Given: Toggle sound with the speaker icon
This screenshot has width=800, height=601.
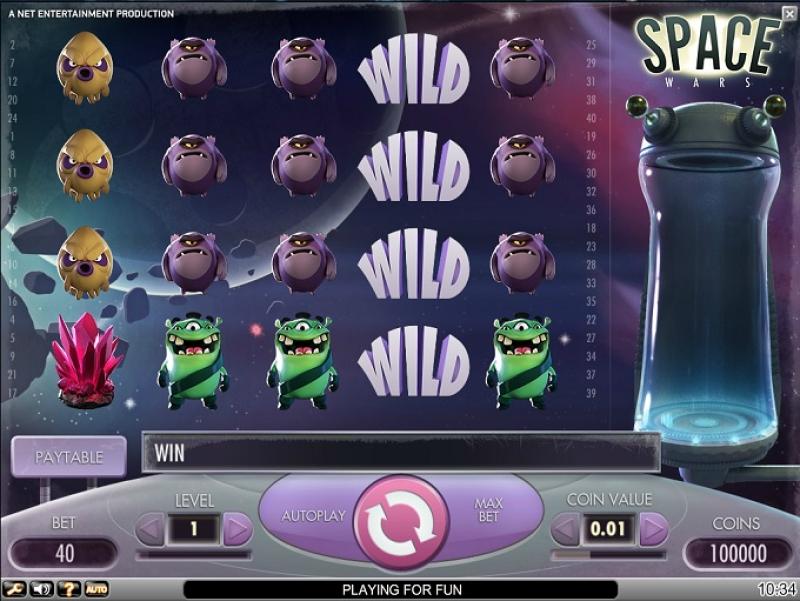Looking at the screenshot, I should pyautogui.click(x=42, y=590).
